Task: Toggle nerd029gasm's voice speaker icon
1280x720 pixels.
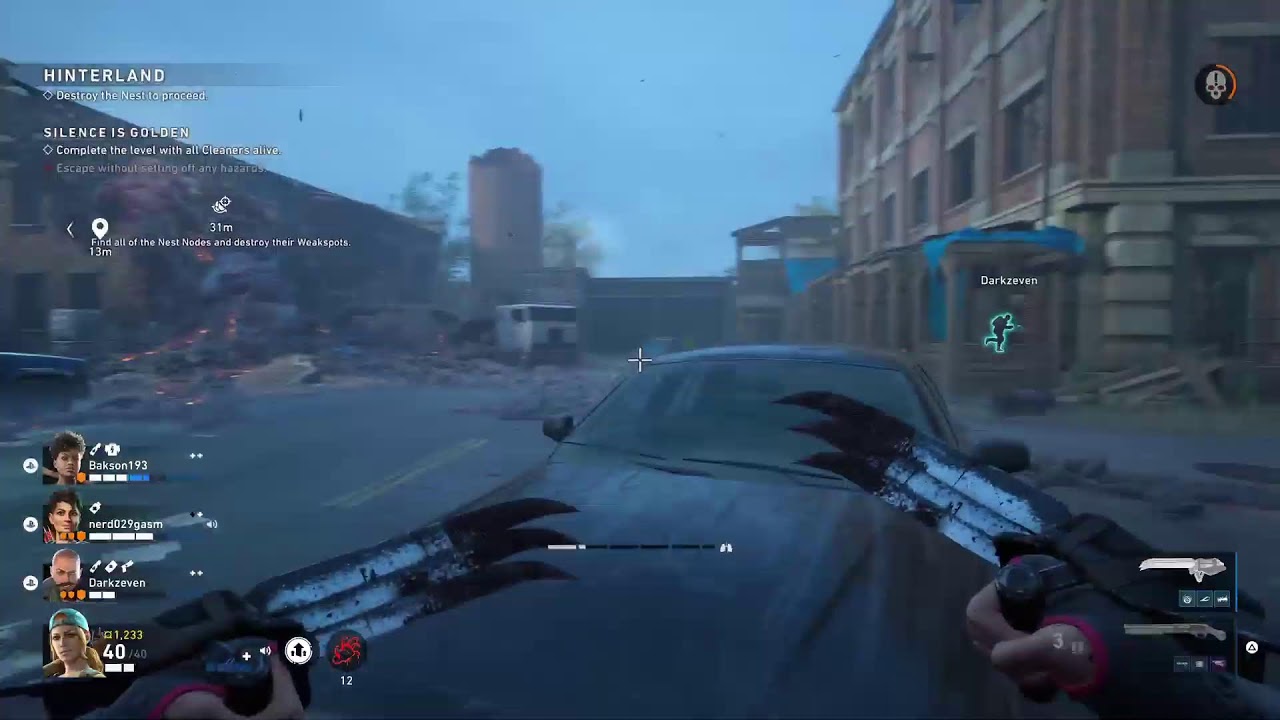Action: pyautogui.click(x=211, y=524)
